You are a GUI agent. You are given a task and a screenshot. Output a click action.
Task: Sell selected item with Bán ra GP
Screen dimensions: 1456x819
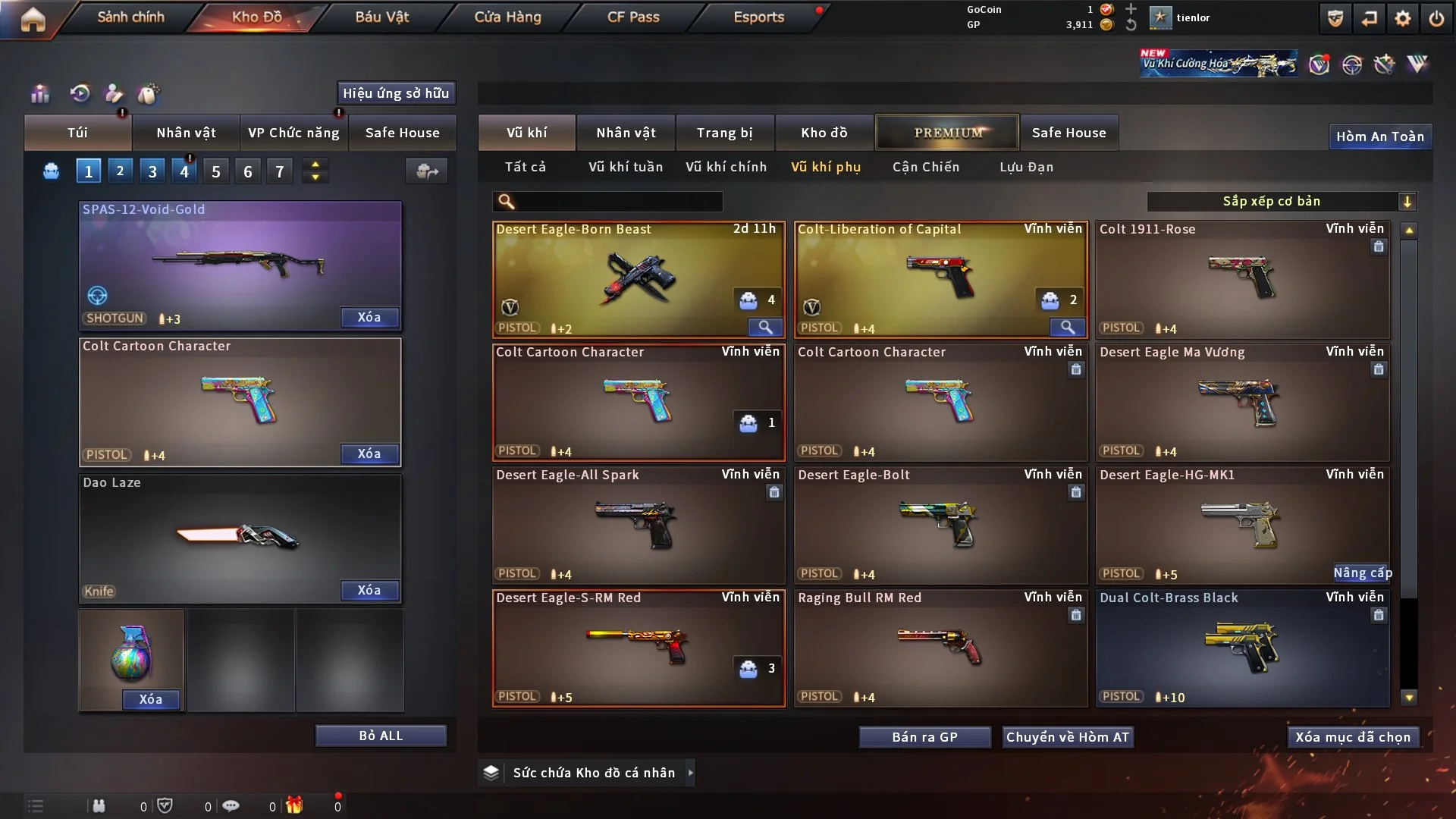(924, 737)
